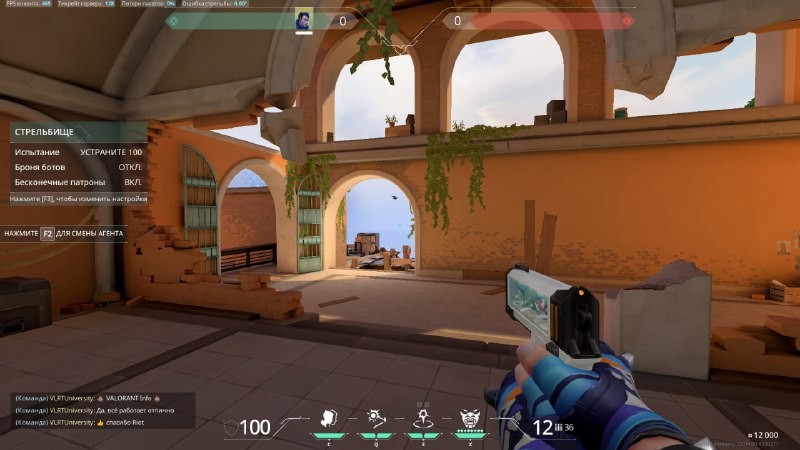This screenshot has width=800, height=450.
Task: Use the Blindside flash ability icon
Action: pos(376,418)
